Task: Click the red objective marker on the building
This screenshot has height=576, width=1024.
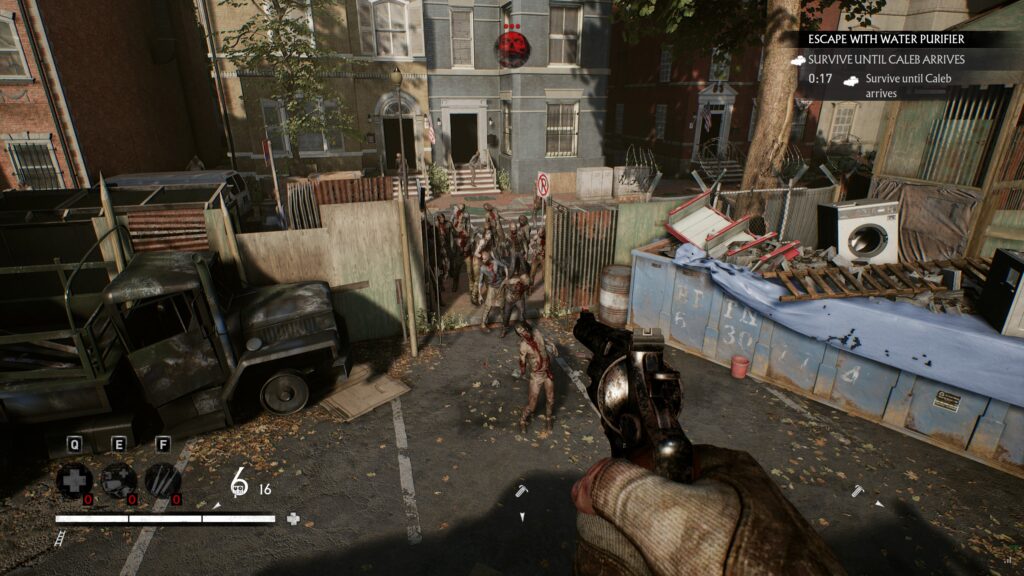Action: 512,46
